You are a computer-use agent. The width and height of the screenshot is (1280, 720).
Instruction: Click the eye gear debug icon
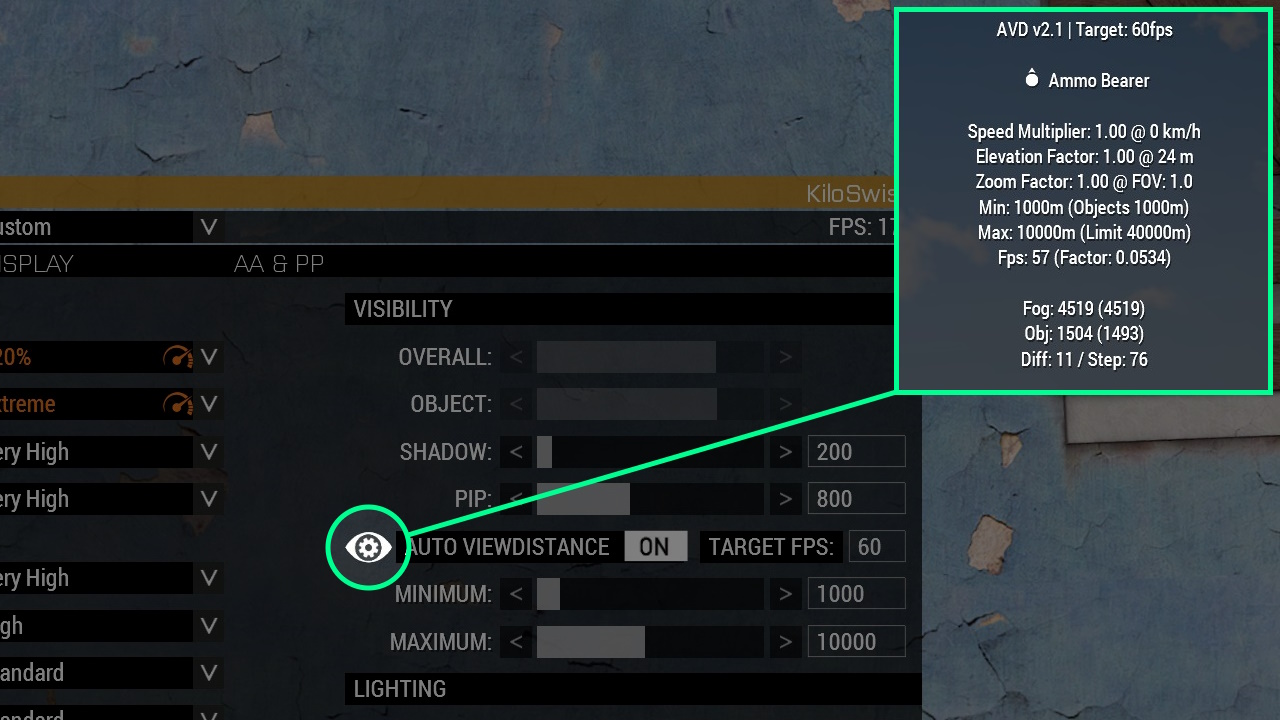[x=368, y=547]
